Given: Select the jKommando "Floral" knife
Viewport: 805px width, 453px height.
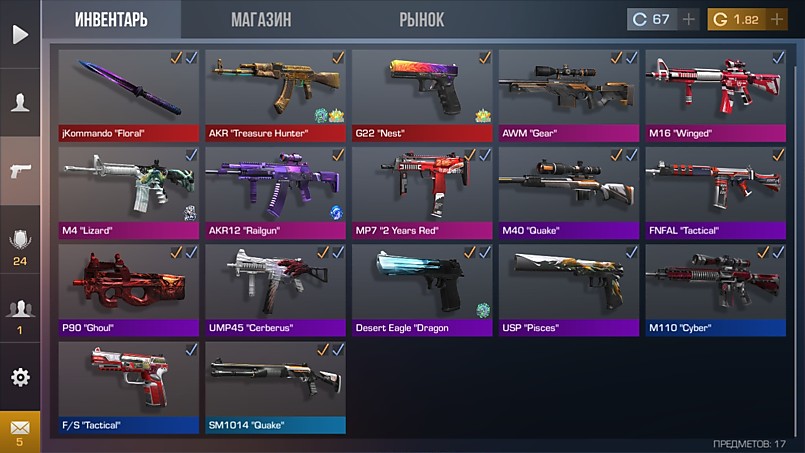Looking at the screenshot, I should (x=128, y=95).
